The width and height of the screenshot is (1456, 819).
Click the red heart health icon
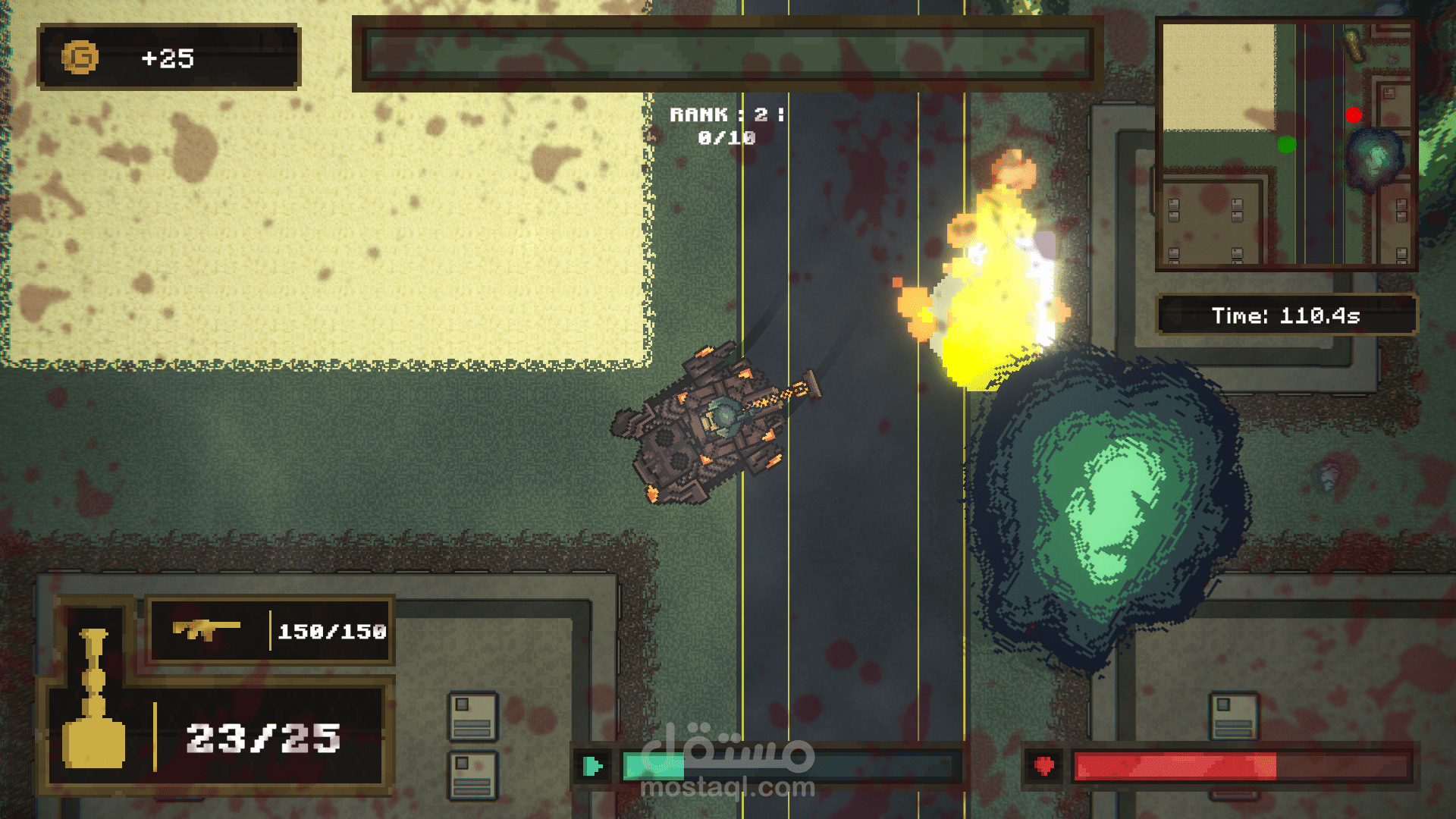coord(1044,766)
